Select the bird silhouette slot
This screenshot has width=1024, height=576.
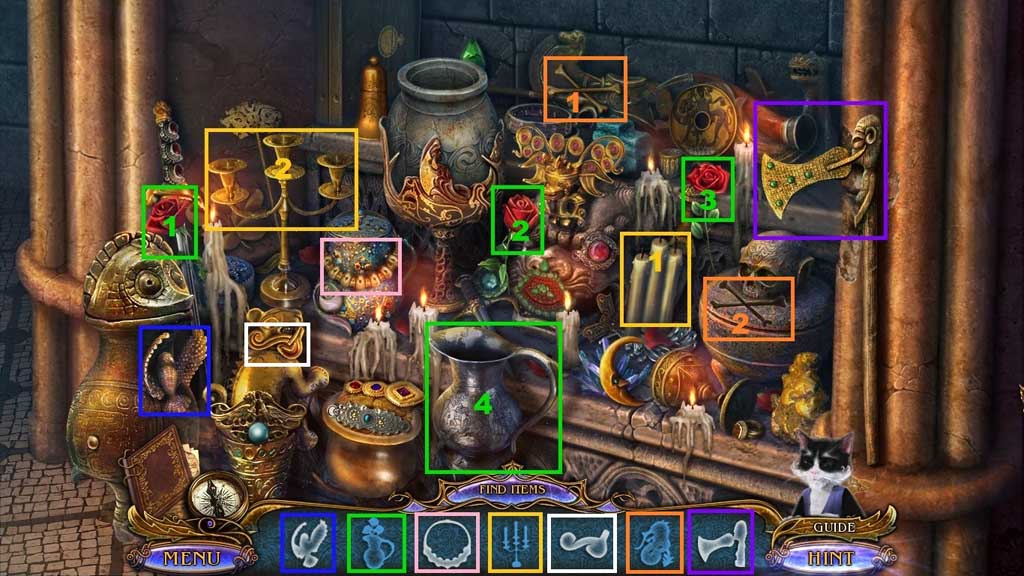[309, 542]
